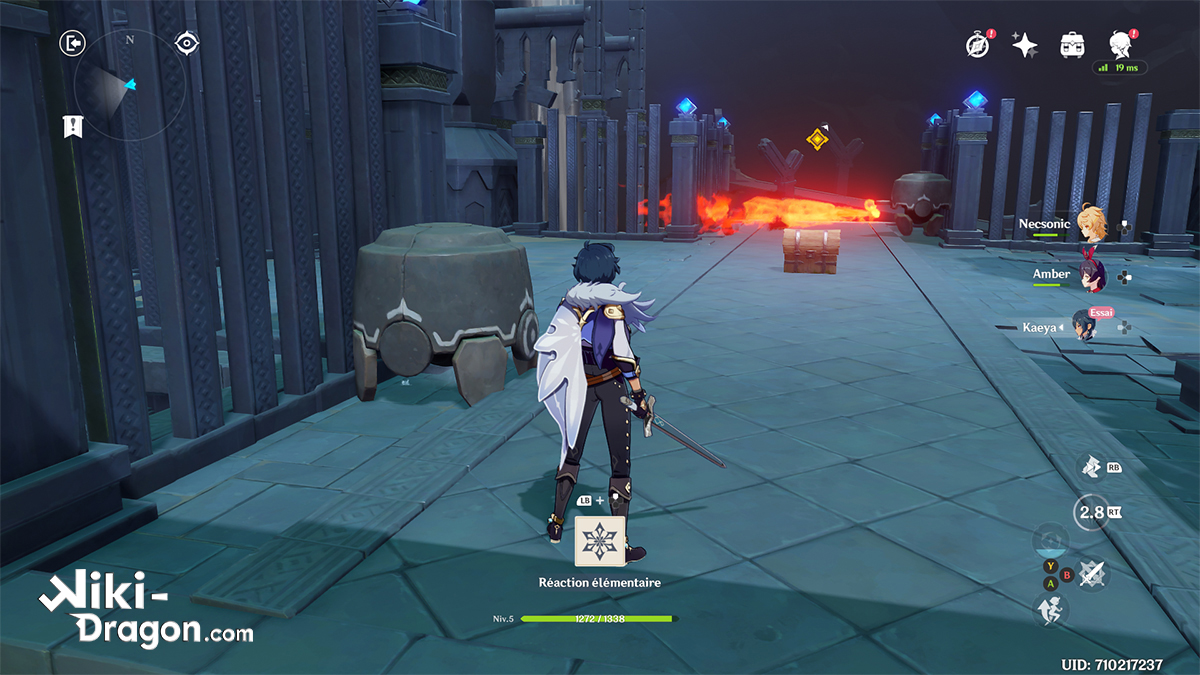This screenshot has width=1200, height=675.
Task: Open the Réaction élémentaire tutorial card
Action: [x=600, y=542]
